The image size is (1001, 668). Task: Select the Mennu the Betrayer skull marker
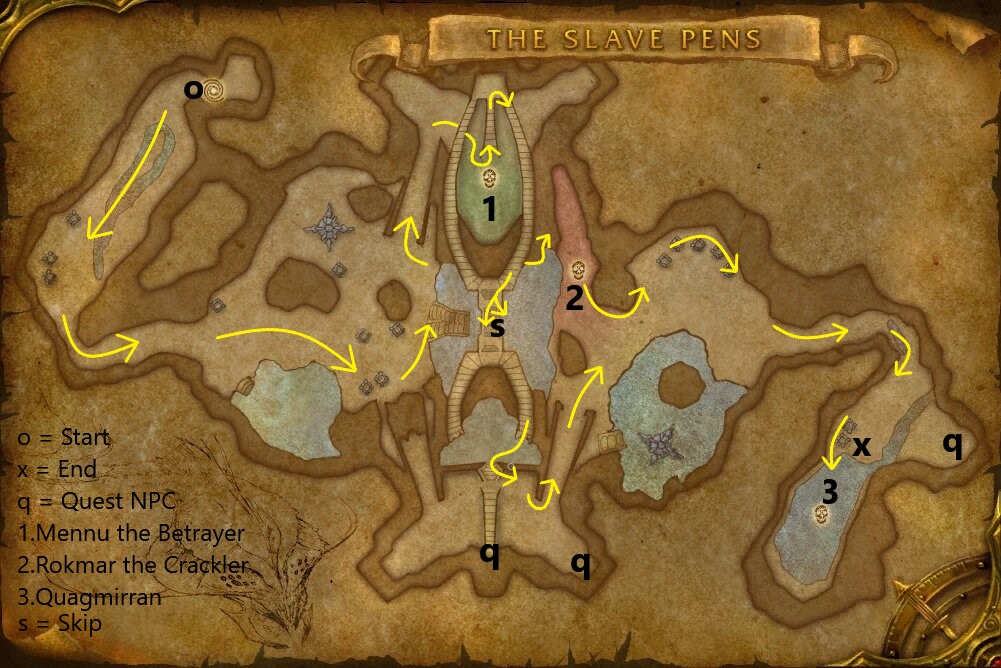click(x=490, y=179)
